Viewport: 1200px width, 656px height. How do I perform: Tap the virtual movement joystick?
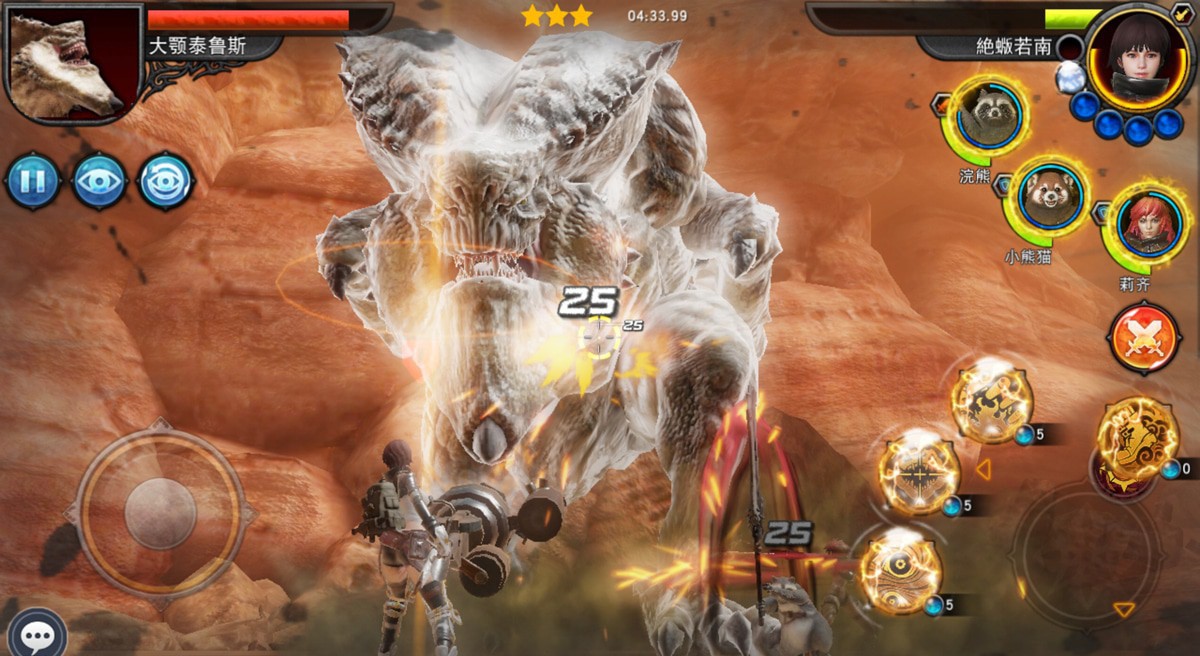[x=160, y=512]
